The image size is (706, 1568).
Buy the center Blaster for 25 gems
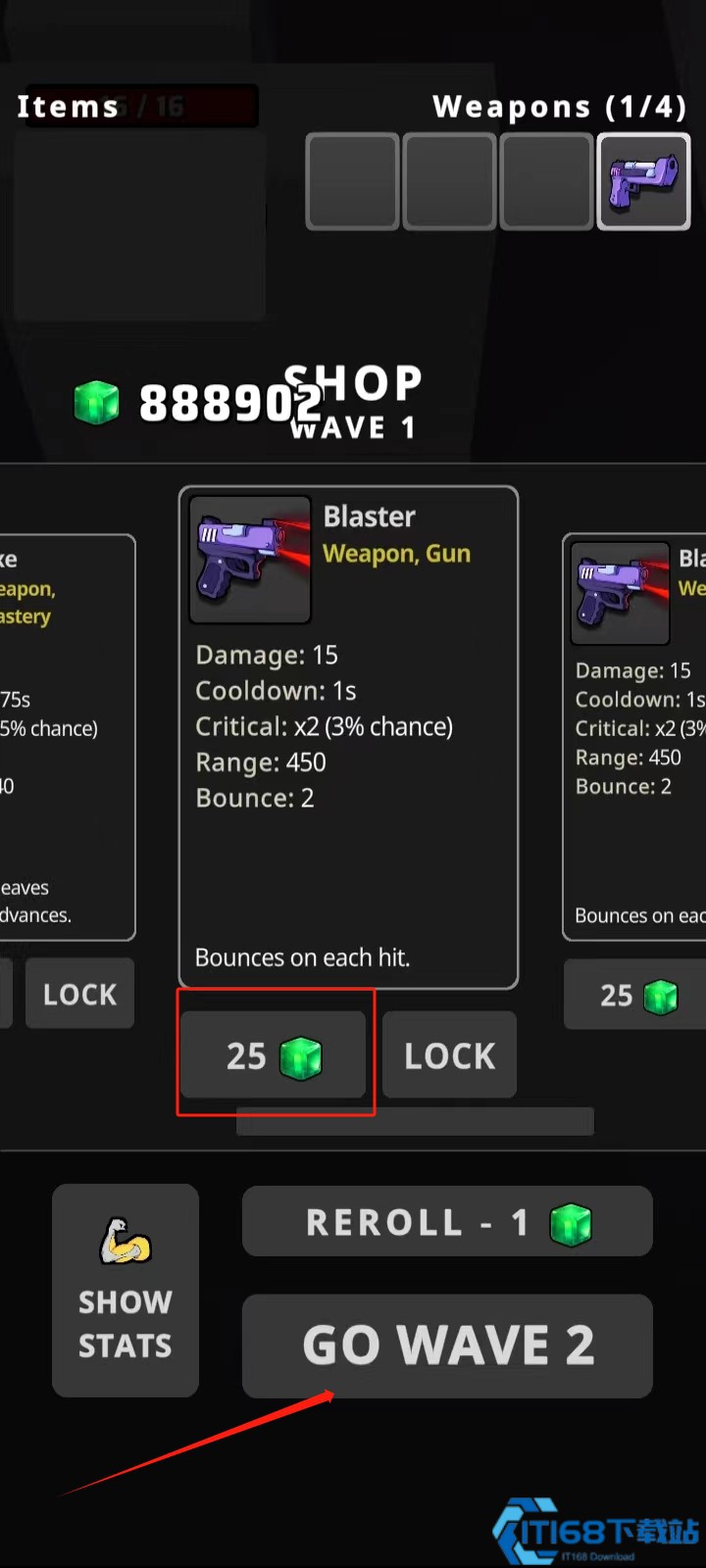[x=273, y=1055]
